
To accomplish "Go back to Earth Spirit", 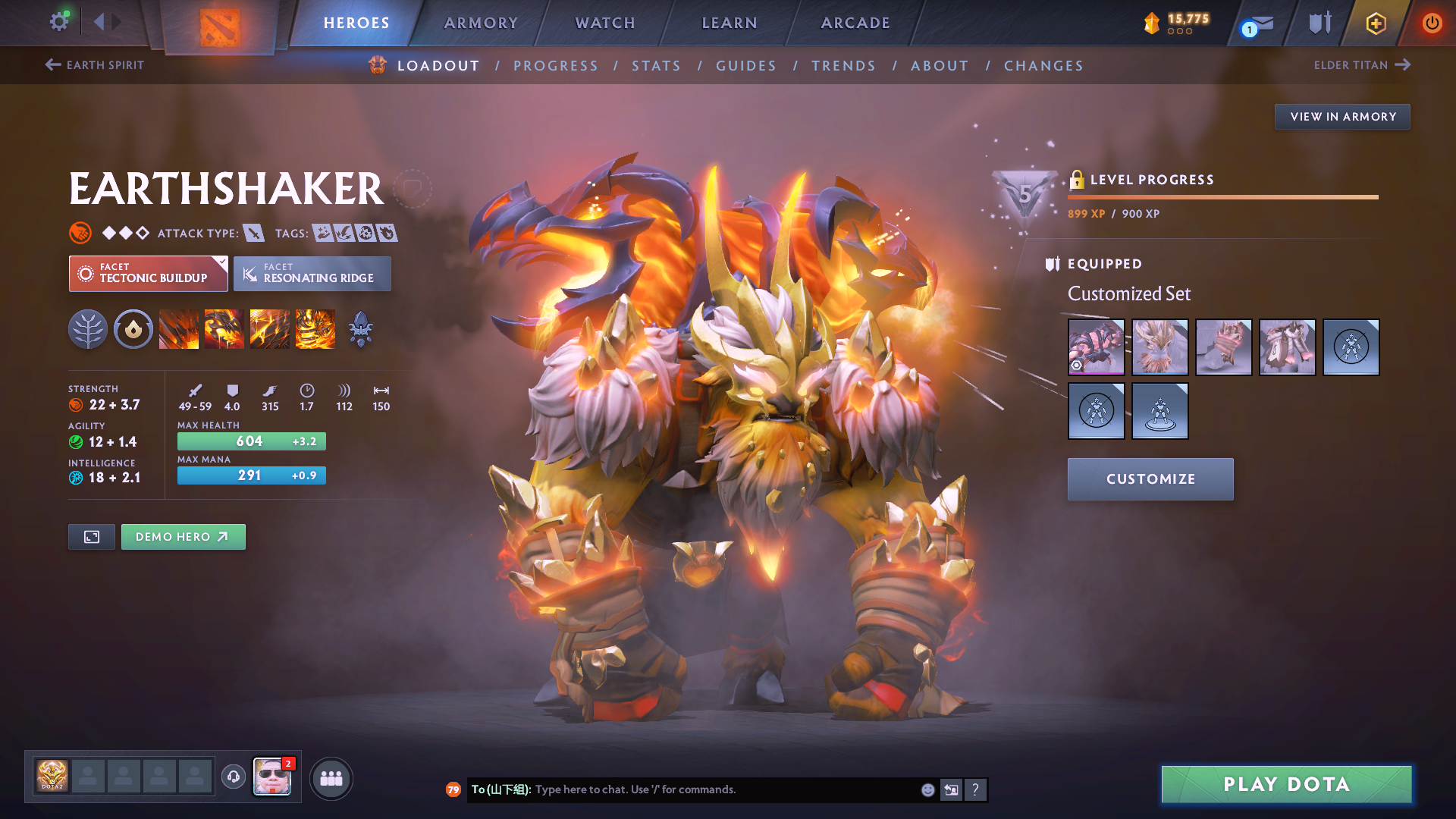I will (95, 65).
